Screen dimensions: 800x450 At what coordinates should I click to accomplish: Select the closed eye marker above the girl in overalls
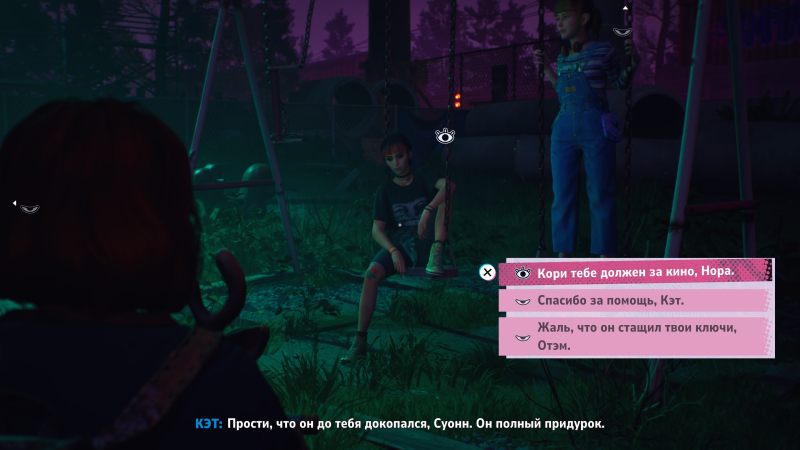623,32
